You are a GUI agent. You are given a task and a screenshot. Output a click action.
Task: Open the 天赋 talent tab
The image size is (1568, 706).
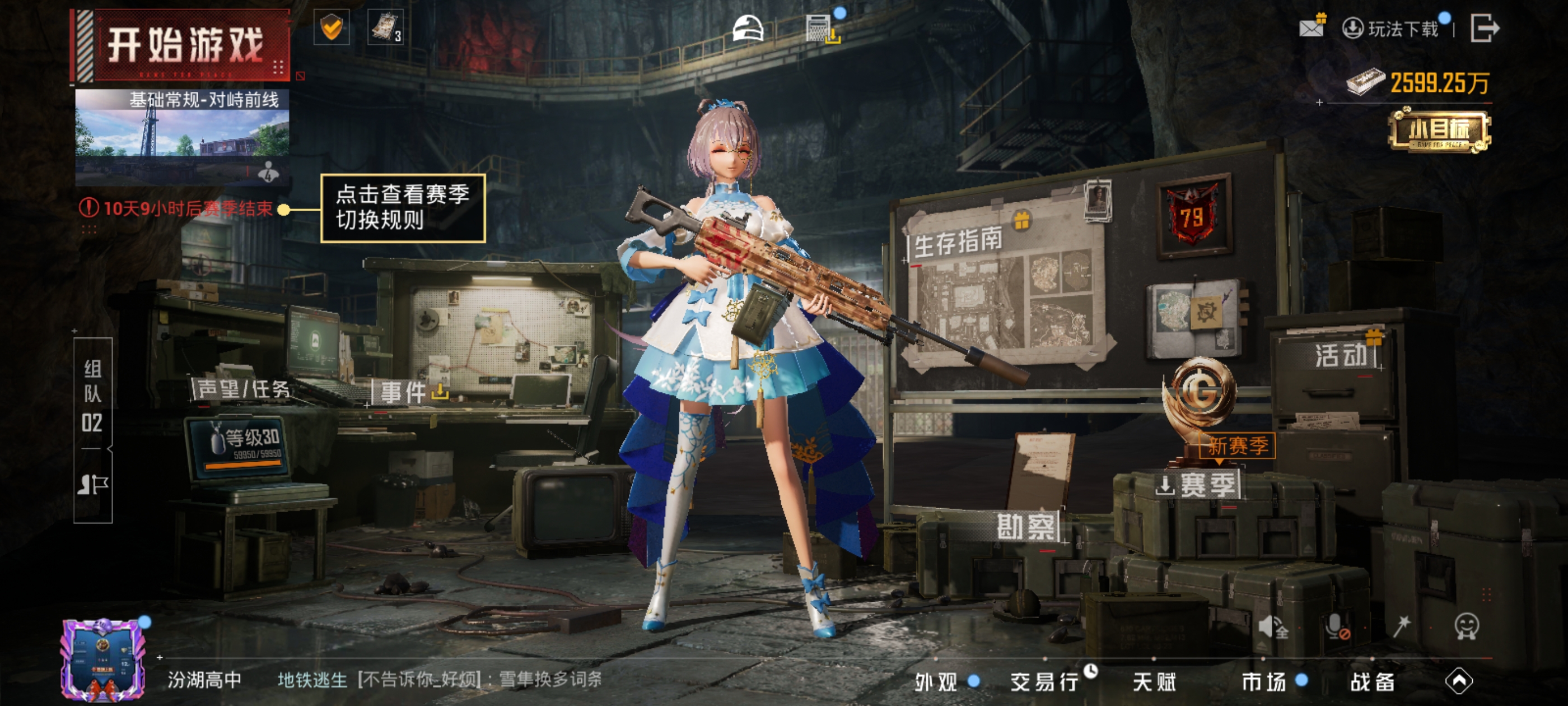click(x=1154, y=682)
